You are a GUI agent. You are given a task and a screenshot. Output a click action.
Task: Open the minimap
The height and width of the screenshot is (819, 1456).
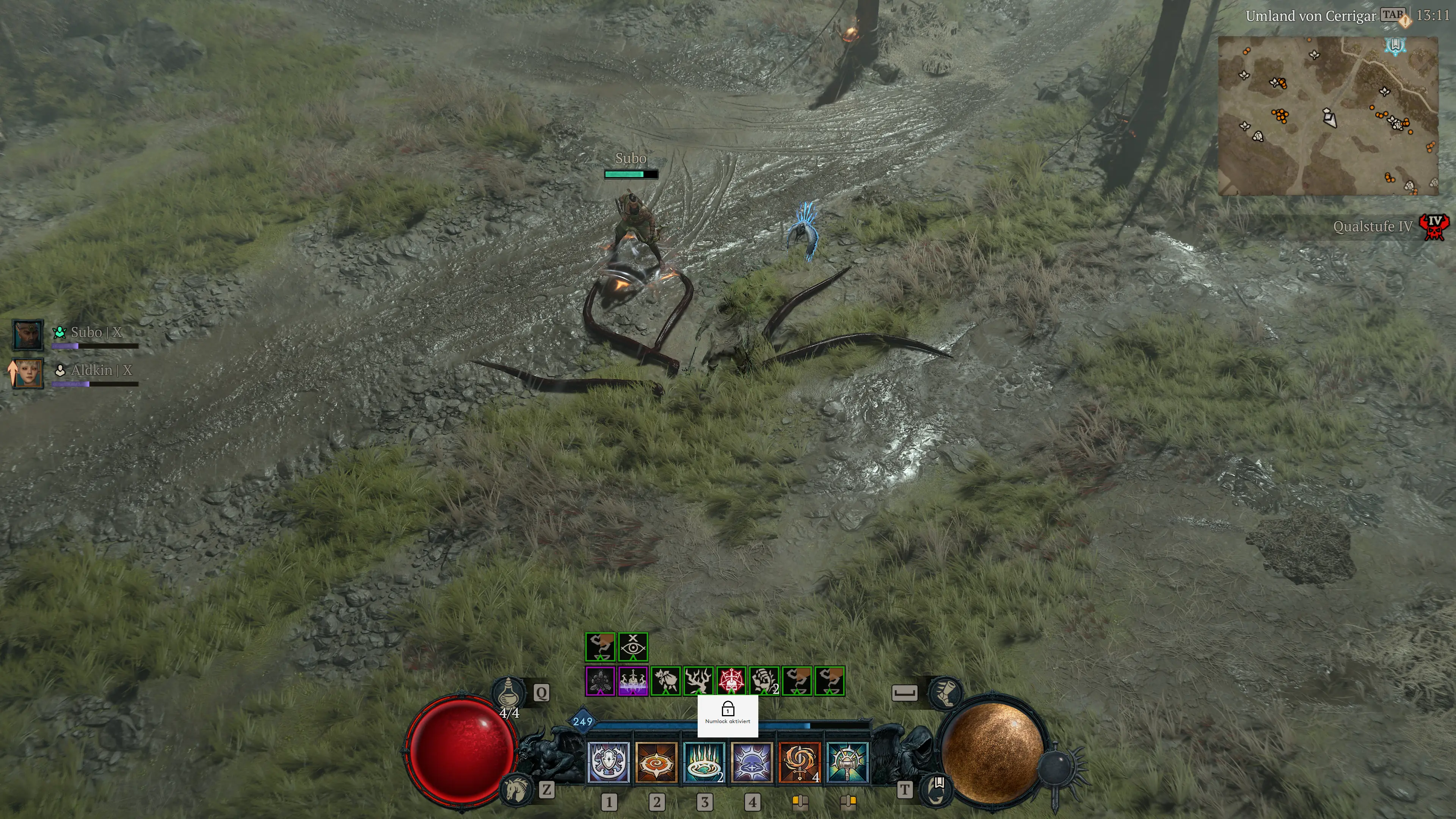[x=1327, y=116]
